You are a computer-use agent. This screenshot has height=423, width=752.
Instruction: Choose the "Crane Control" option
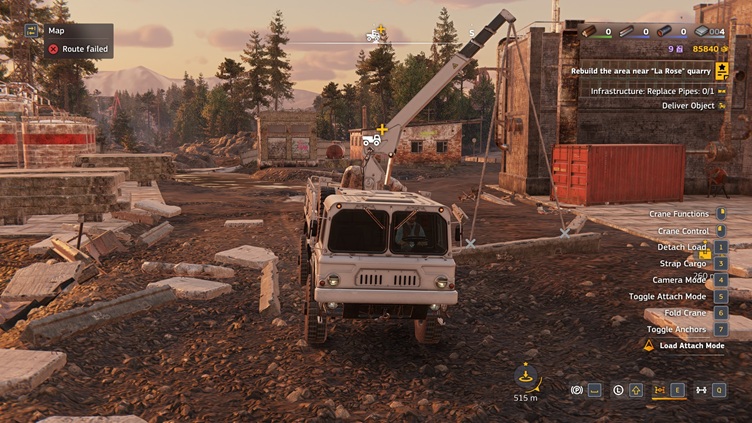[x=683, y=231]
